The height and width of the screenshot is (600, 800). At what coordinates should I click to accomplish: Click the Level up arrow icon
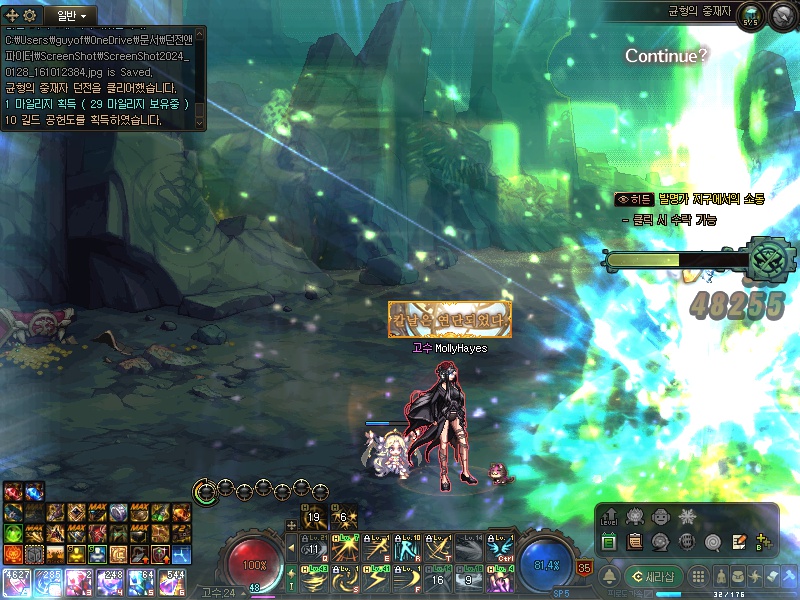609,517
